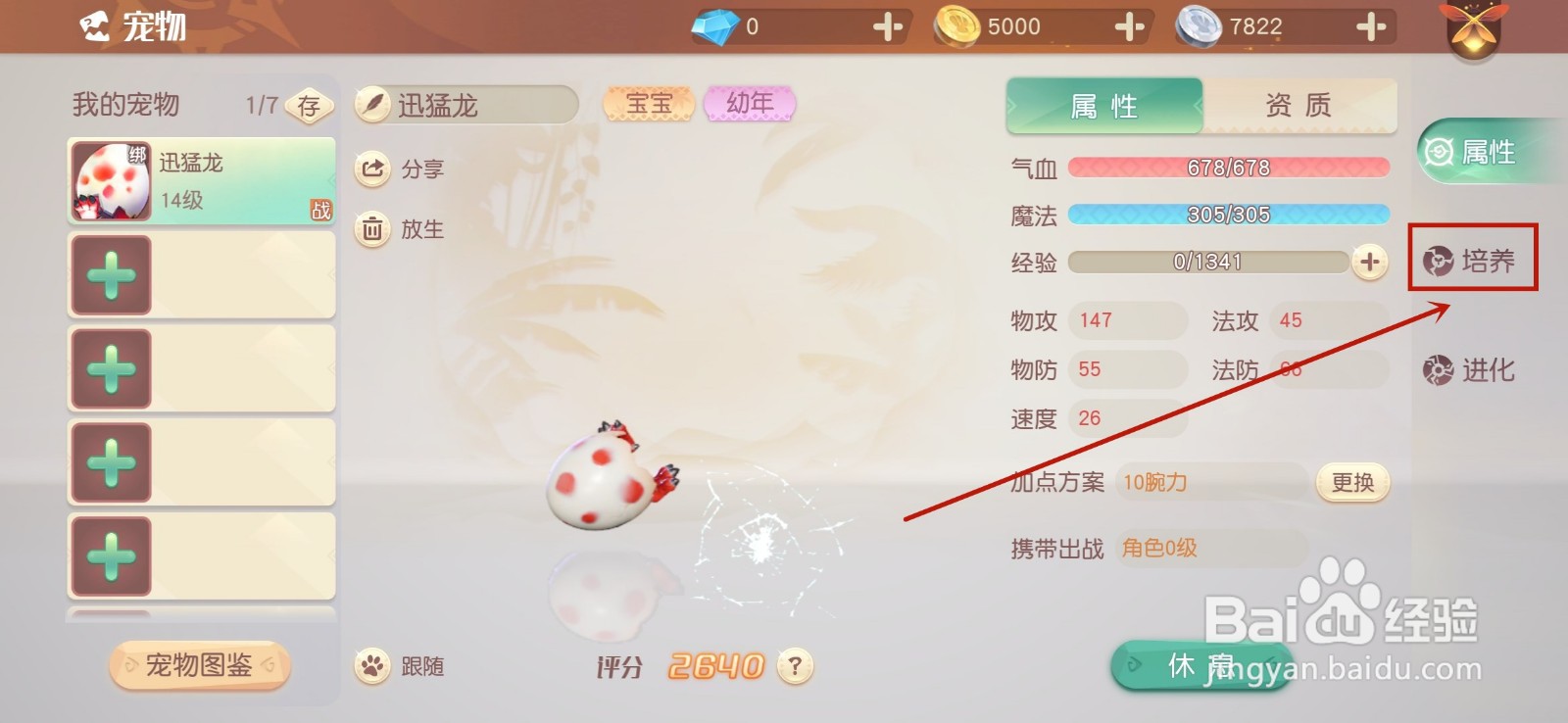Viewport: 1568px width, 723px height.
Task: Click the rename feather icon beside 迅猛龙
Action: coord(375,103)
